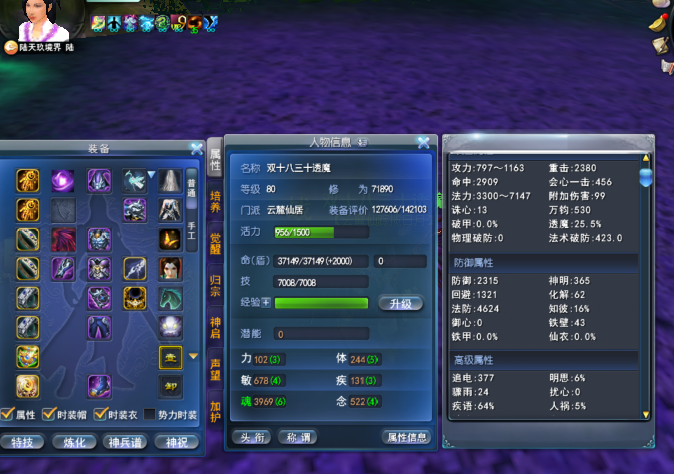Click the 神祝 blessing button
The height and width of the screenshot is (474, 674).
177,441
